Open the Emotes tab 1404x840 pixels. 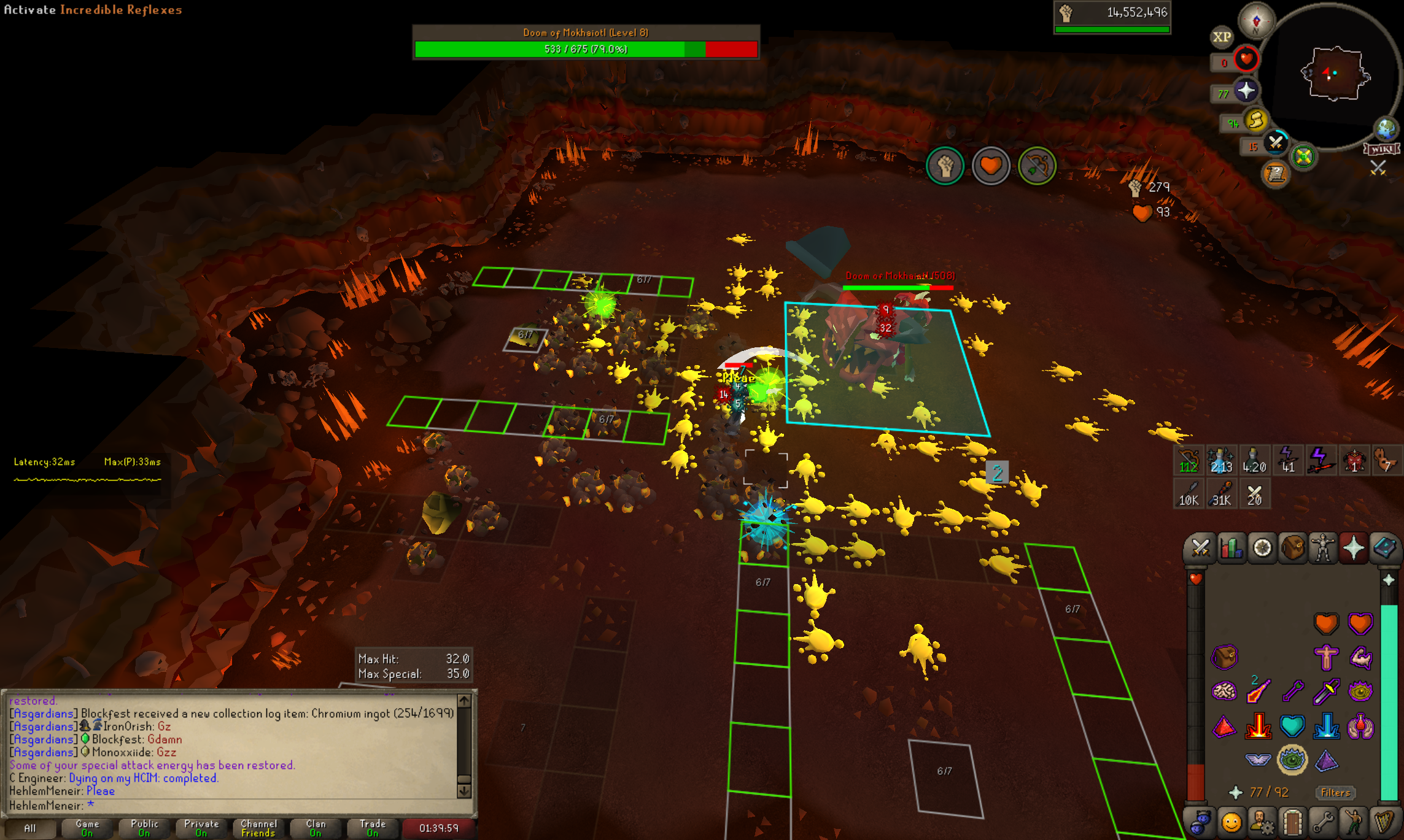tap(1354, 822)
